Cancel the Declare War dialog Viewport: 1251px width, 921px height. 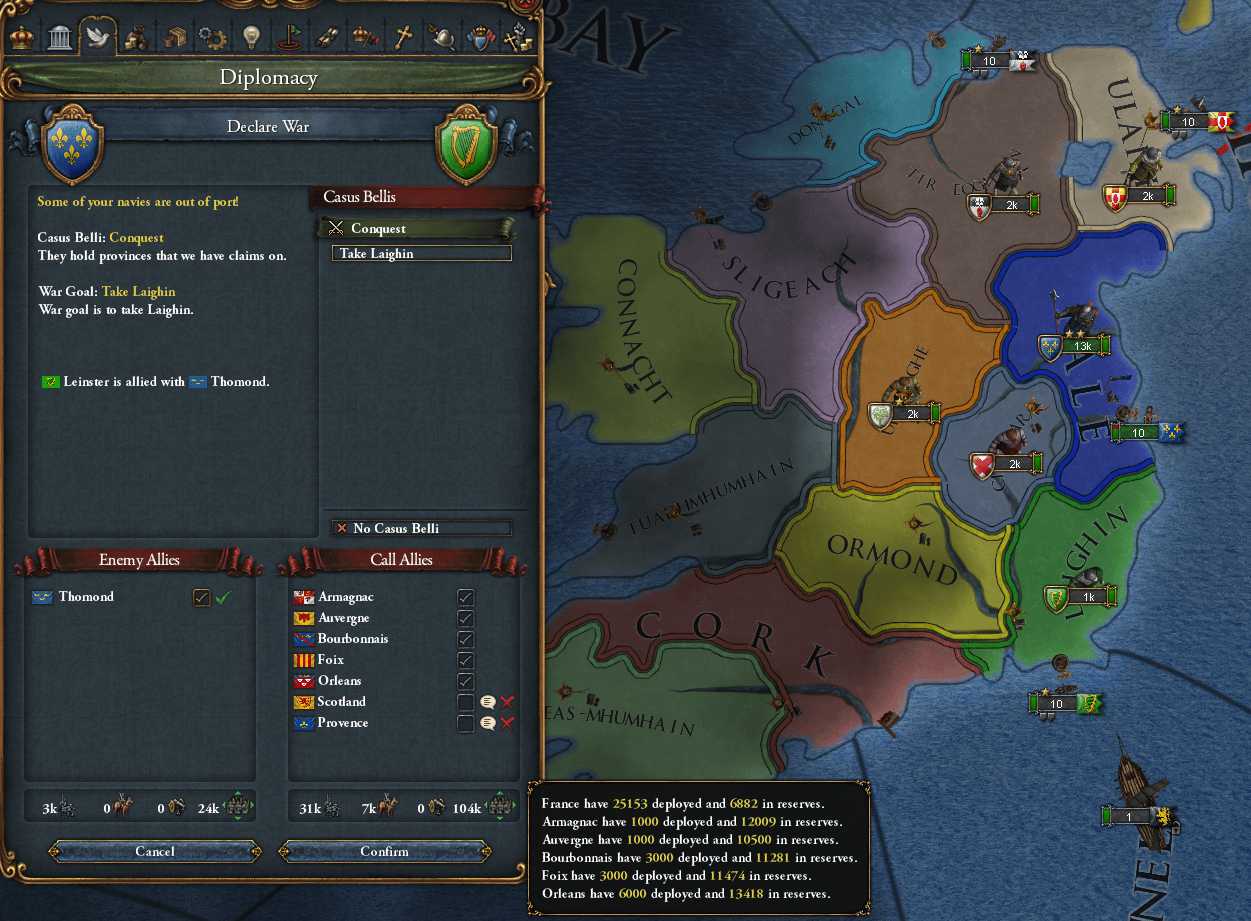pyautogui.click(x=155, y=851)
